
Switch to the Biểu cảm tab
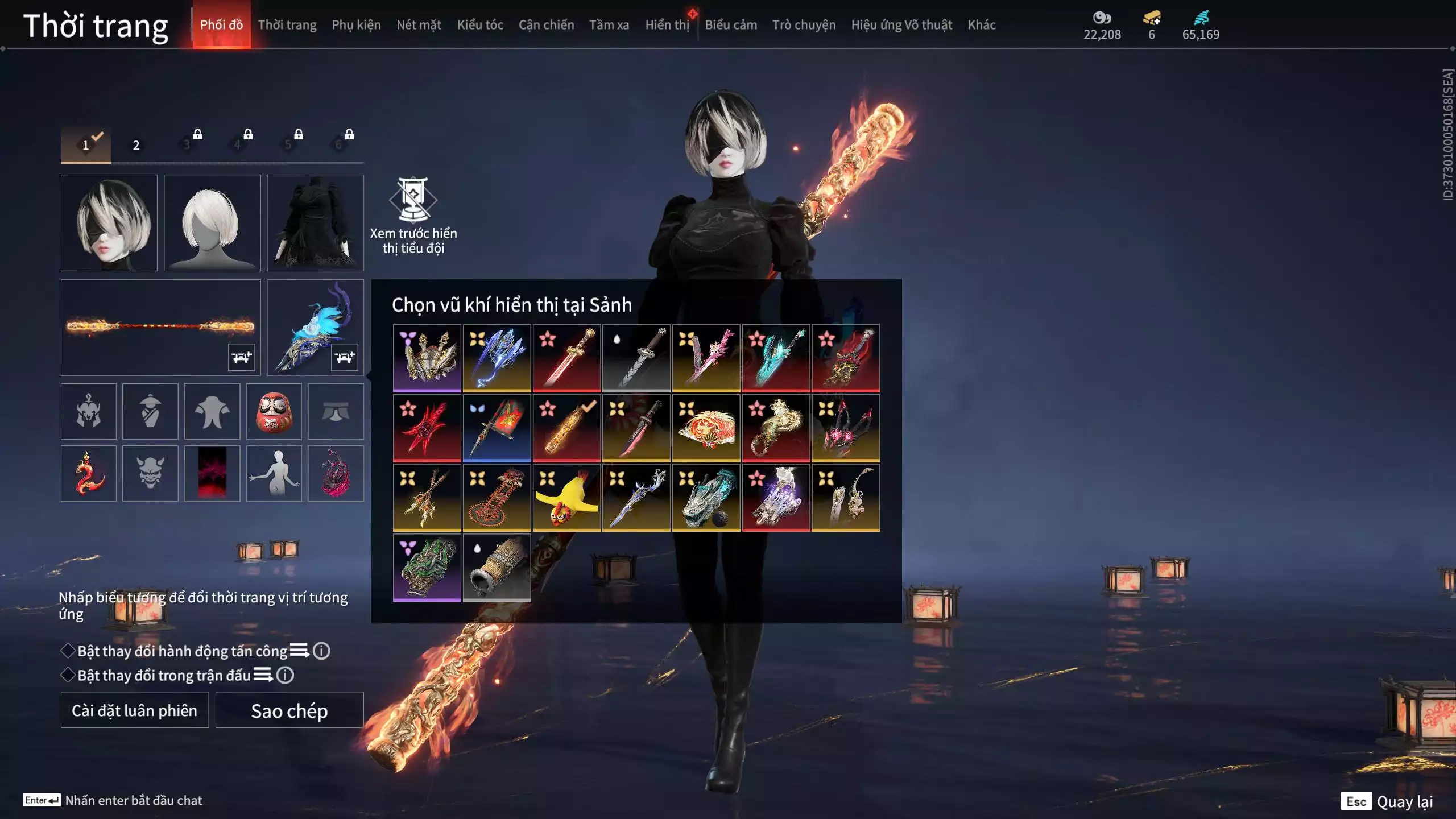pyautogui.click(x=731, y=25)
